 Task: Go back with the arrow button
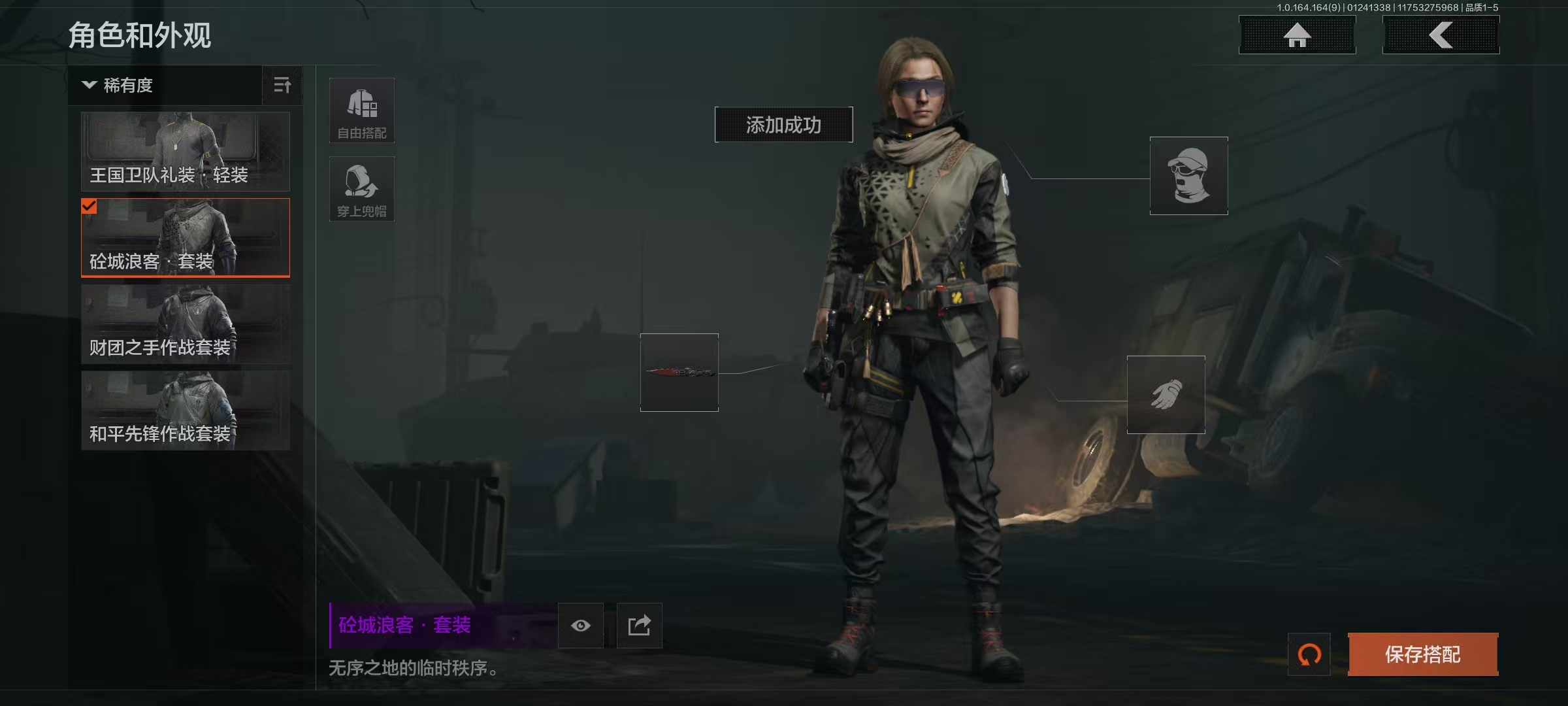[x=1441, y=35]
